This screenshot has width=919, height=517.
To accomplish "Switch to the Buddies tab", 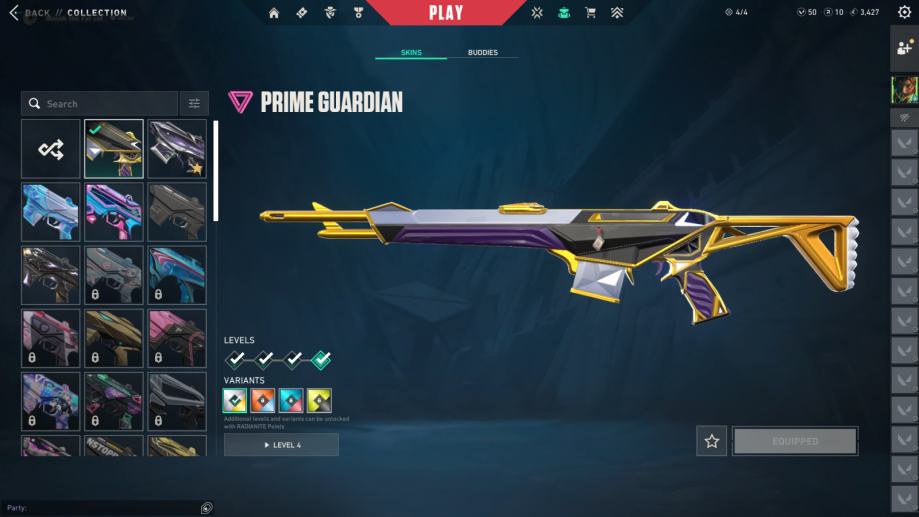I will 482,52.
